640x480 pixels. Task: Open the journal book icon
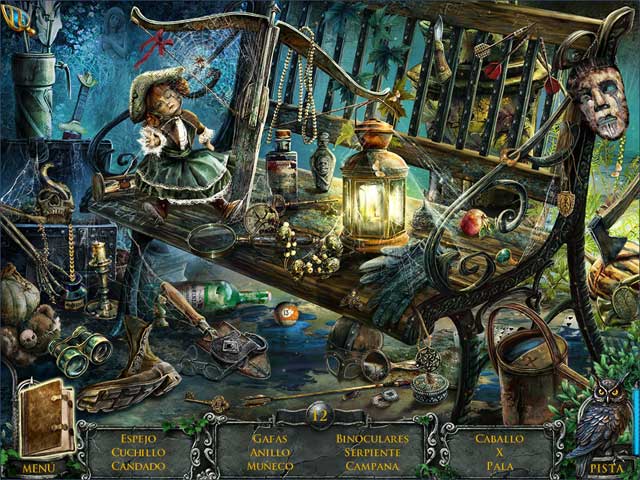pos(46,420)
